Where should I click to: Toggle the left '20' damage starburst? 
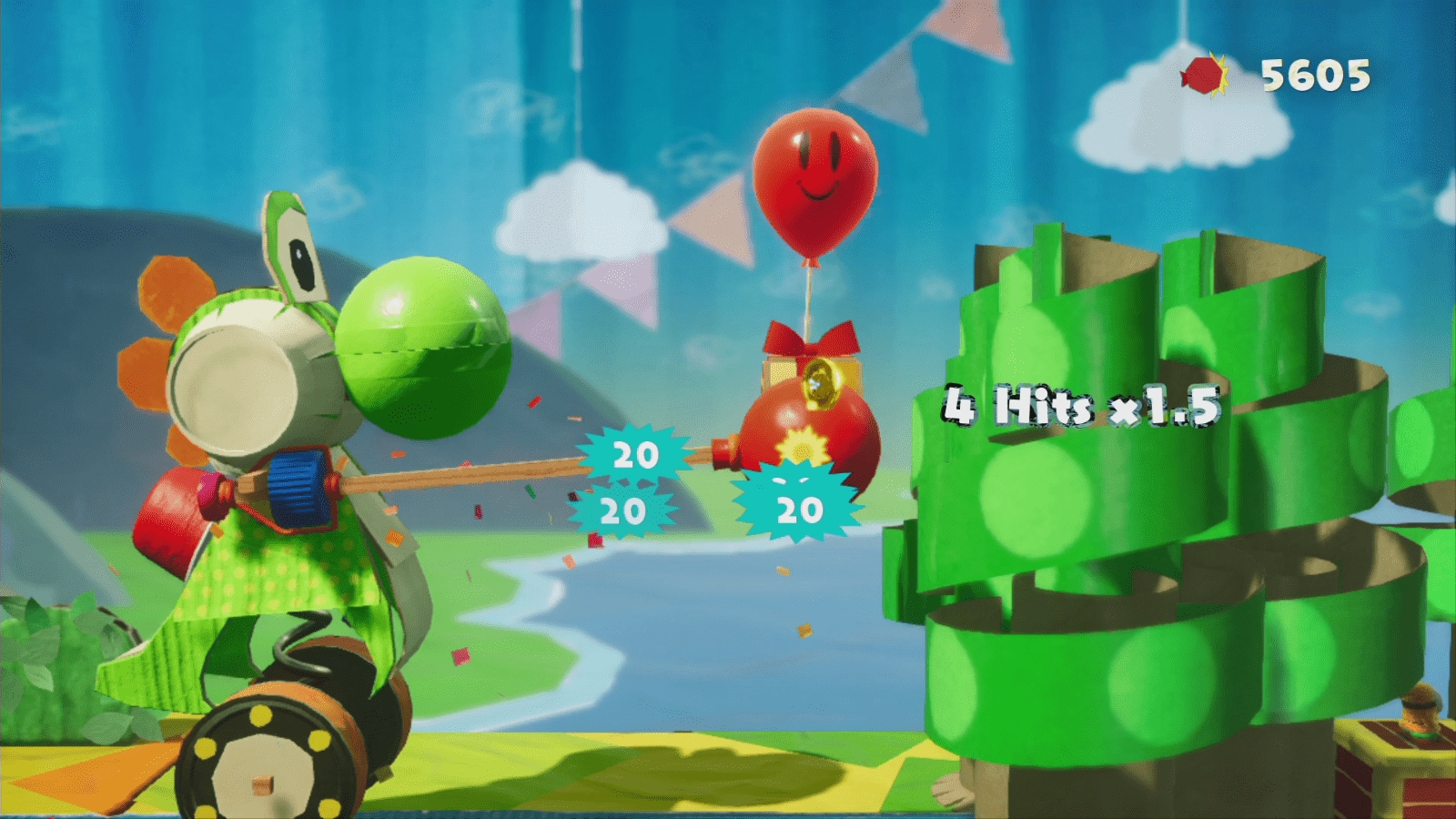click(634, 452)
